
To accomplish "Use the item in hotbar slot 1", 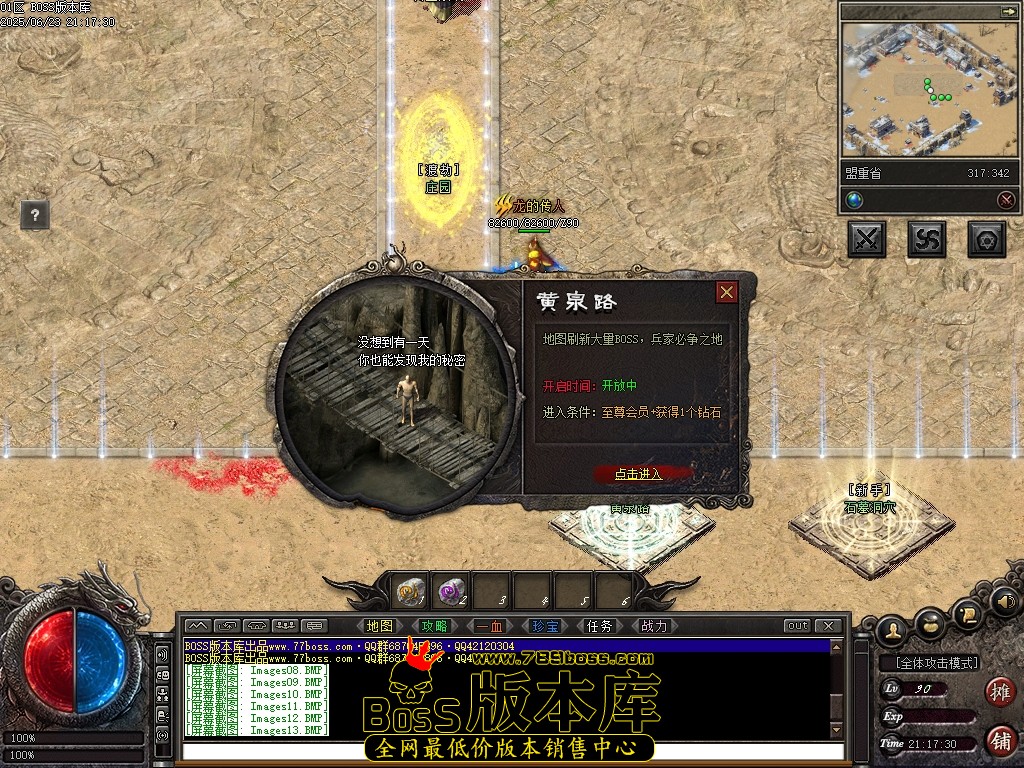I will [x=410, y=591].
